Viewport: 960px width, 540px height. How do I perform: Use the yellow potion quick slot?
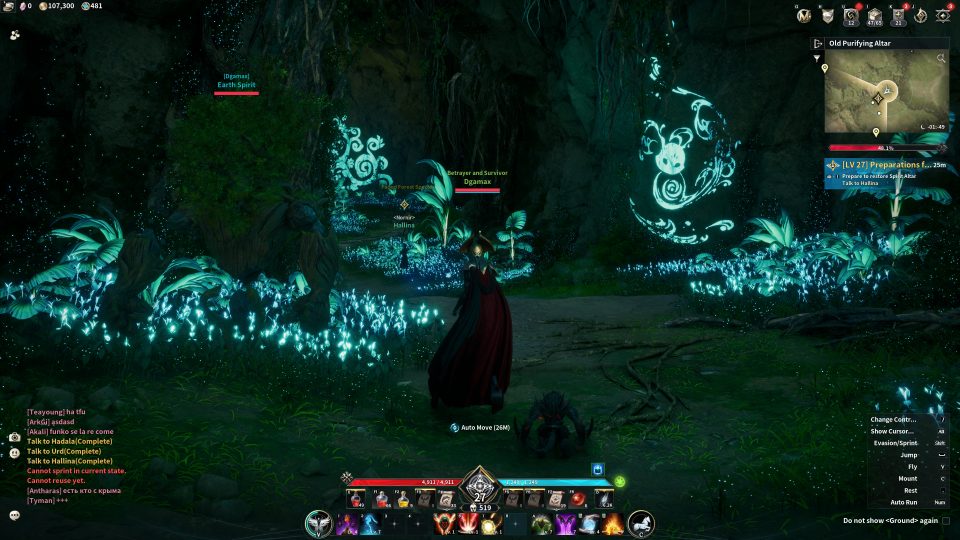pos(403,498)
